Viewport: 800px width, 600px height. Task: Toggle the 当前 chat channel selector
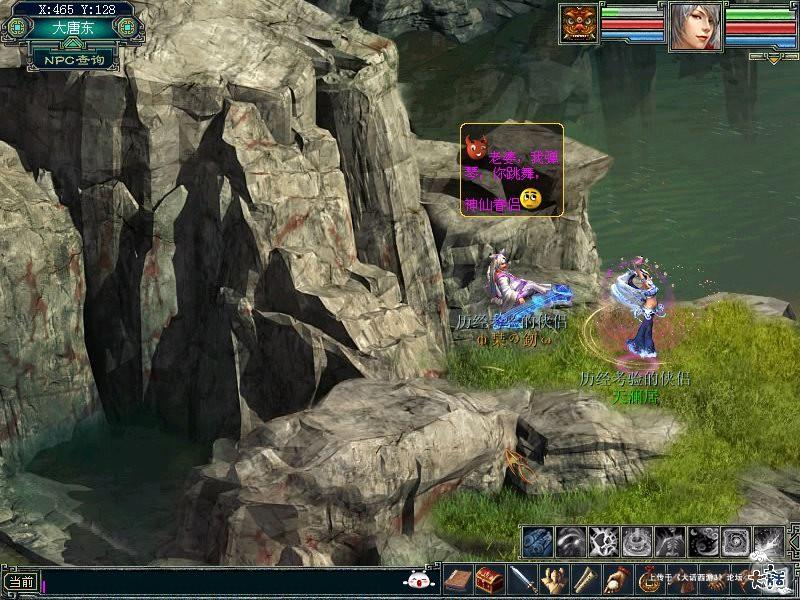pos(20,581)
